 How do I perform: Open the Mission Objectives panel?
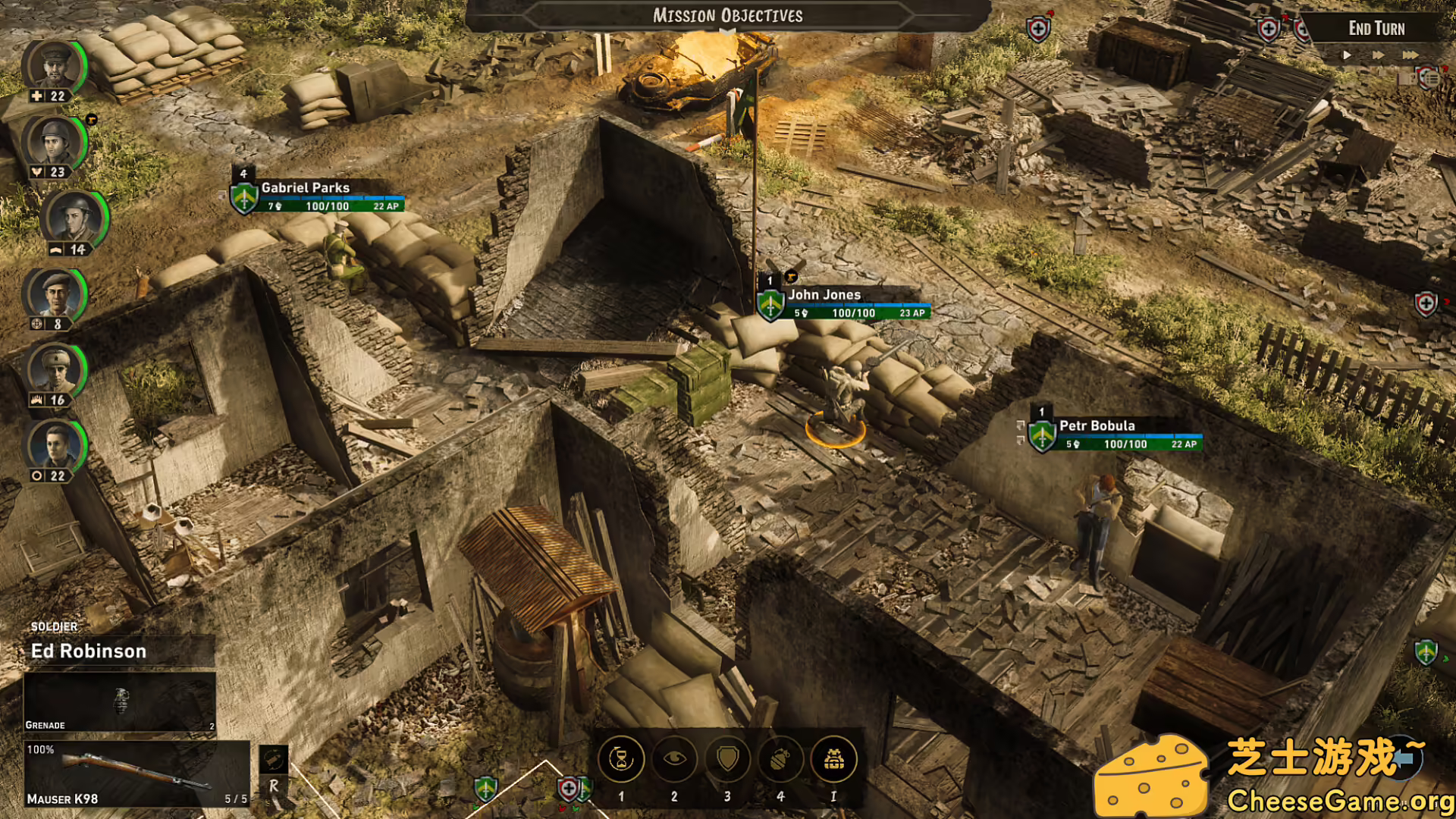pos(727,16)
